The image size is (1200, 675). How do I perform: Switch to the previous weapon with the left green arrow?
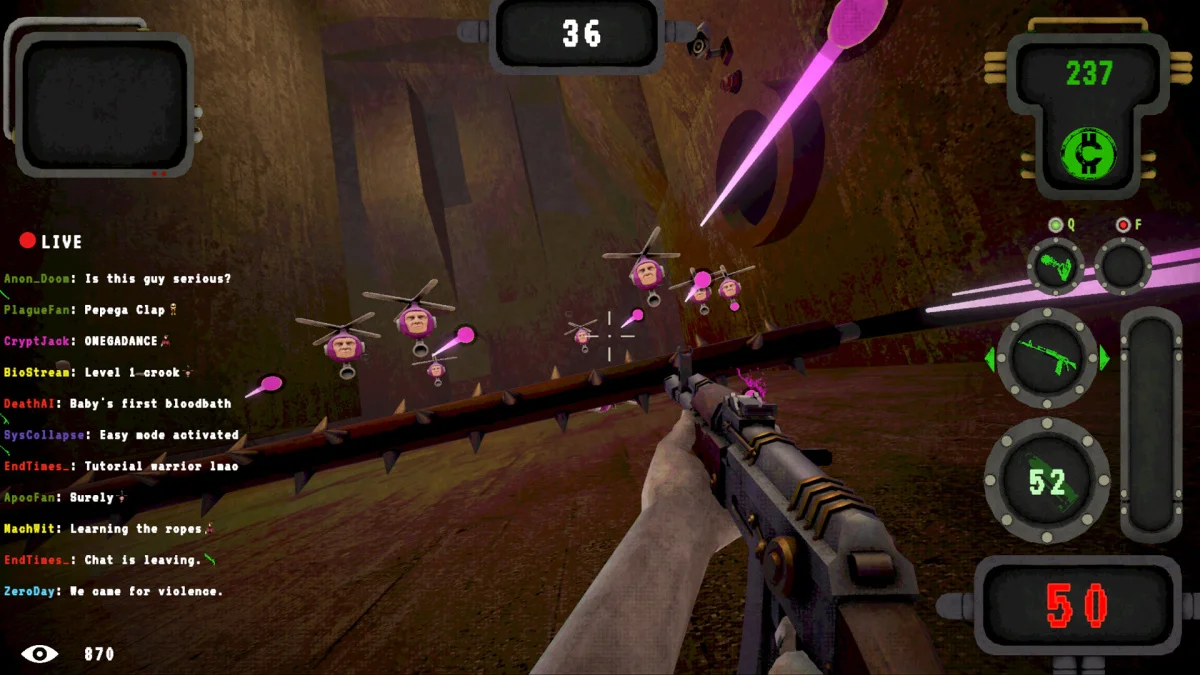click(x=990, y=358)
